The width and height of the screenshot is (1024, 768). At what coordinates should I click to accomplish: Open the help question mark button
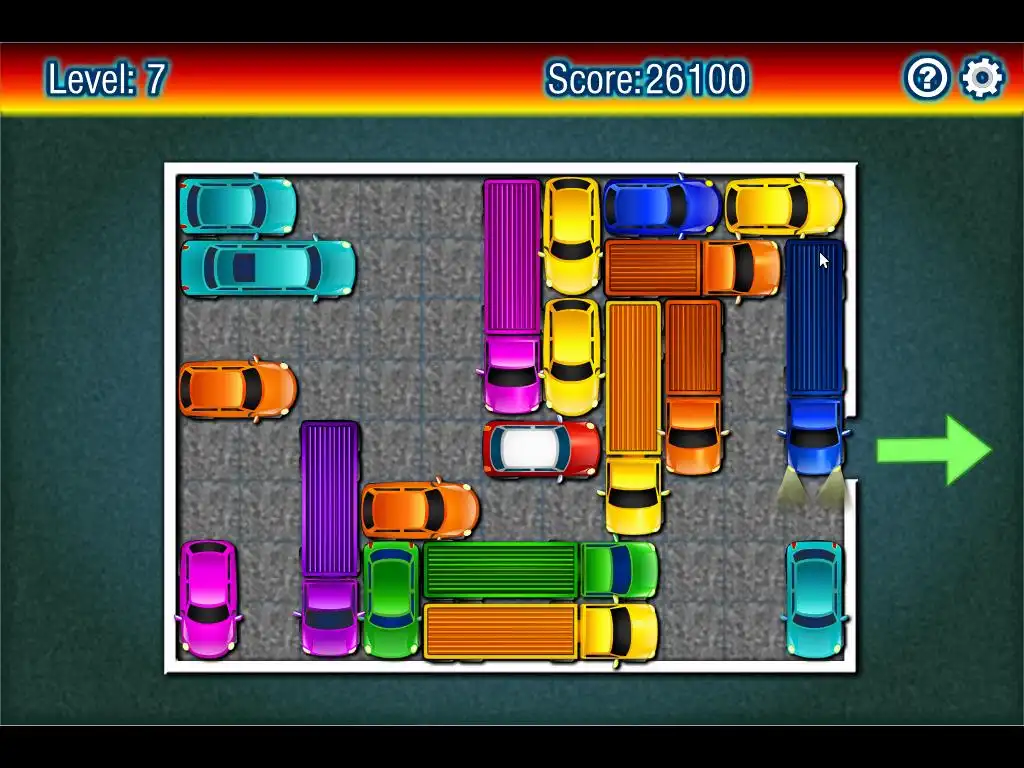click(926, 78)
